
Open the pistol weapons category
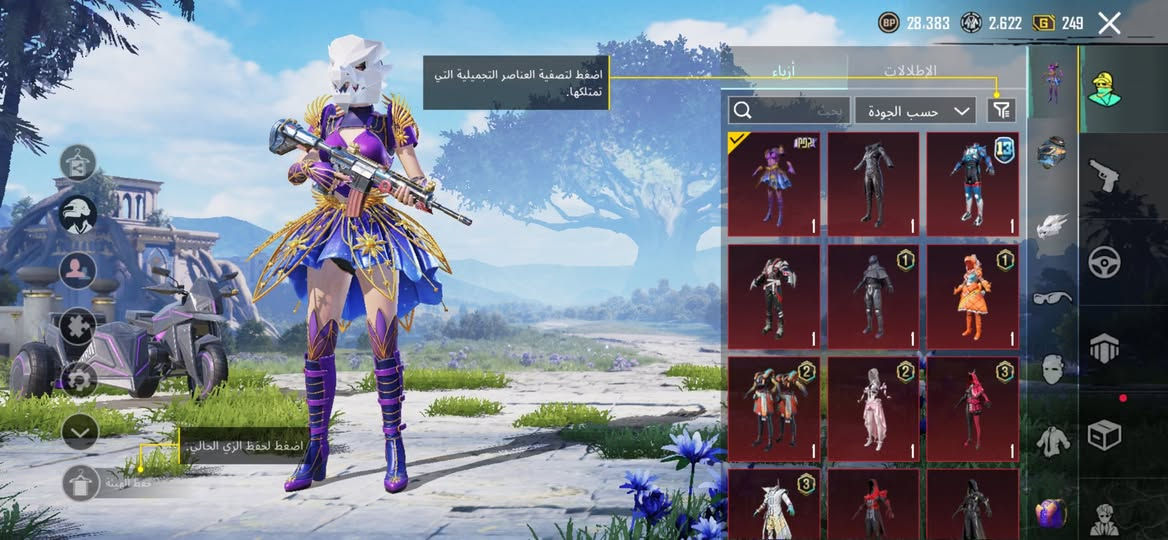click(1104, 175)
